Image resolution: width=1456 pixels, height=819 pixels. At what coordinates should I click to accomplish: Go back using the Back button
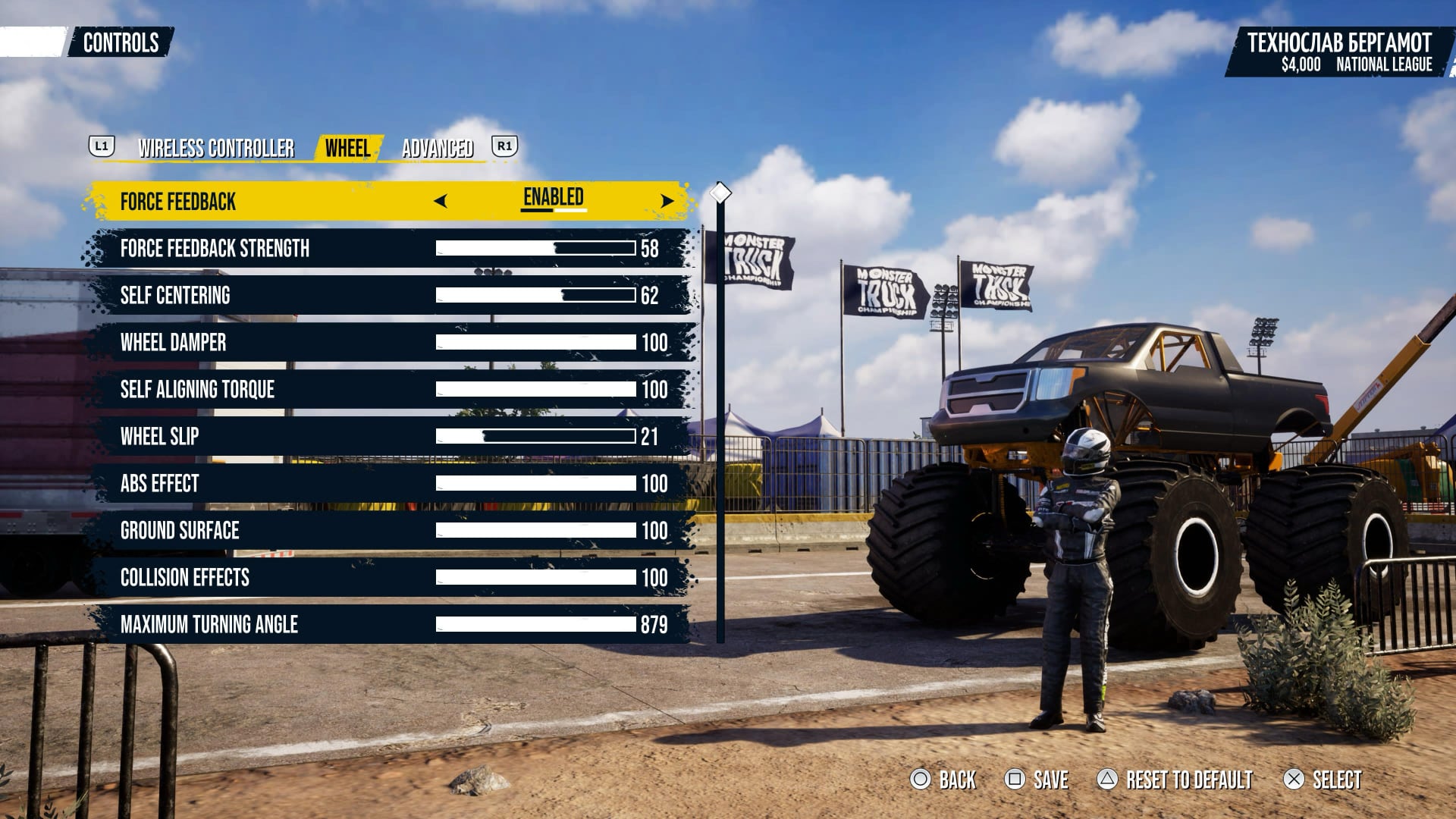(943, 780)
